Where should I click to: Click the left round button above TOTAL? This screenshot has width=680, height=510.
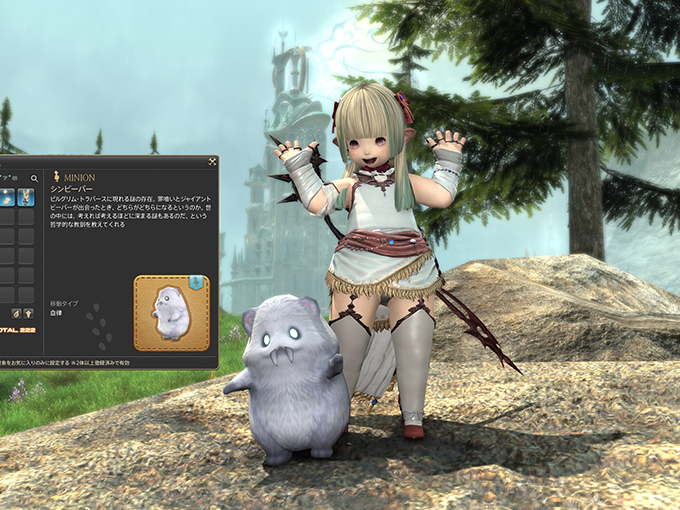(15, 314)
